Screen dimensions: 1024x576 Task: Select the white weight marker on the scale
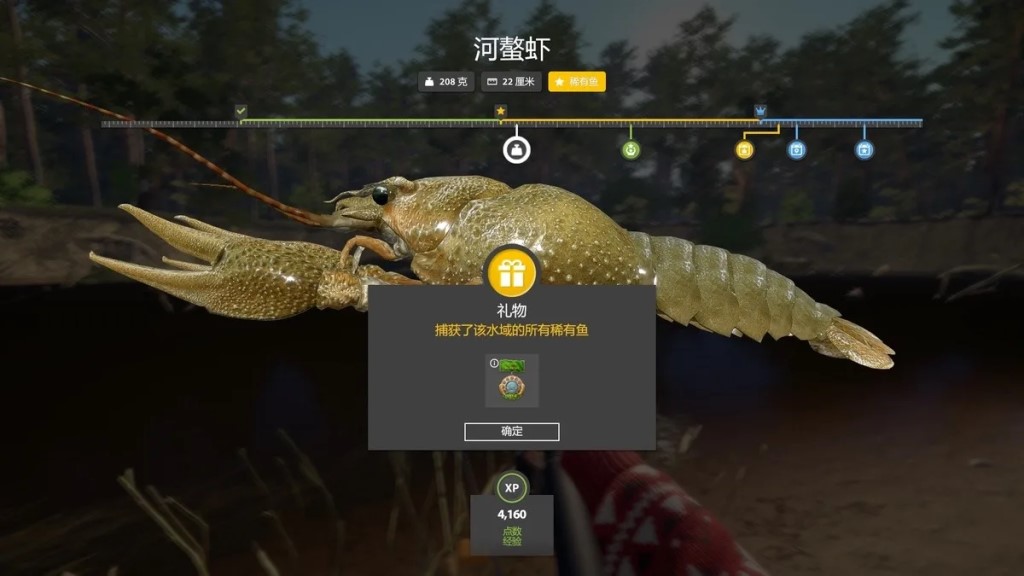pos(516,150)
